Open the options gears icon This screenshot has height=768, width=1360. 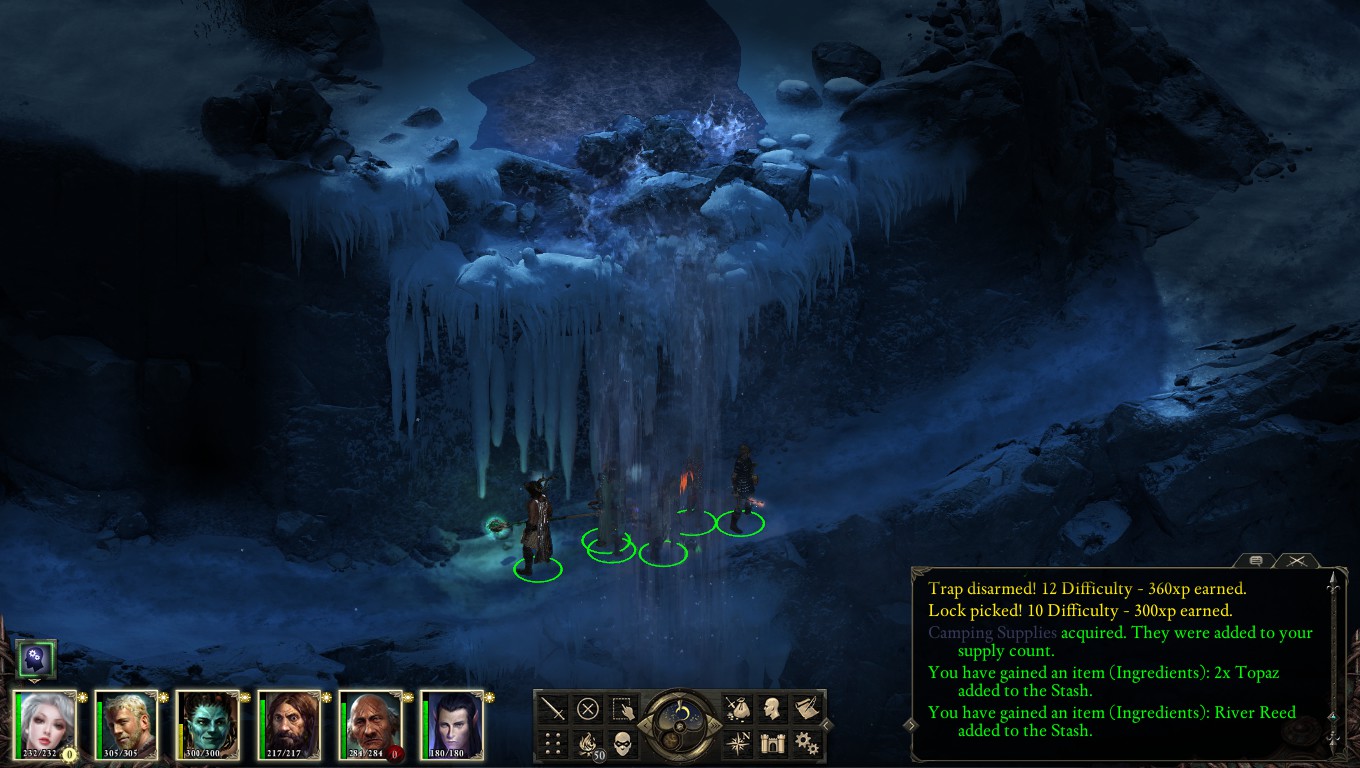click(x=807, y=743)
